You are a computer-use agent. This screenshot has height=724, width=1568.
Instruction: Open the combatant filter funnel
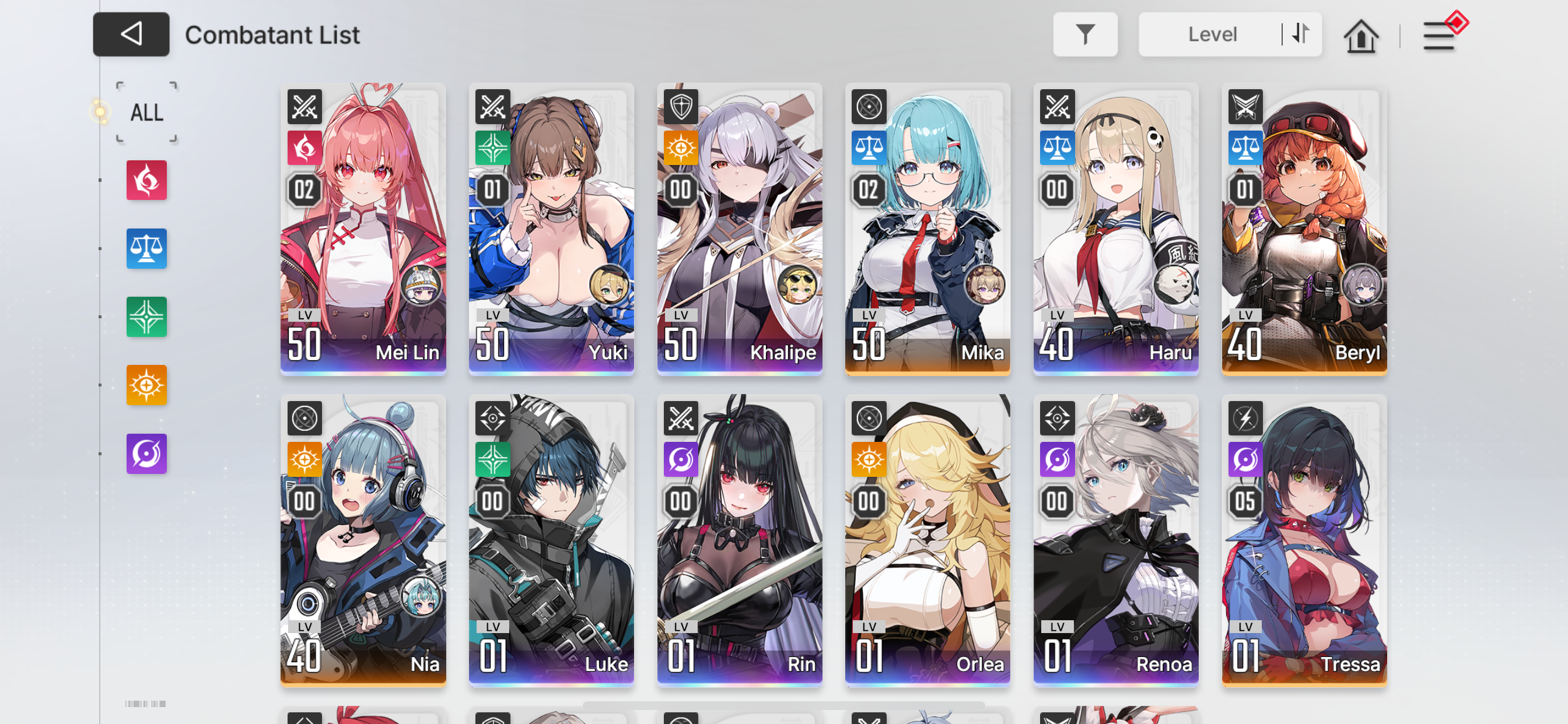[1084, 34]
